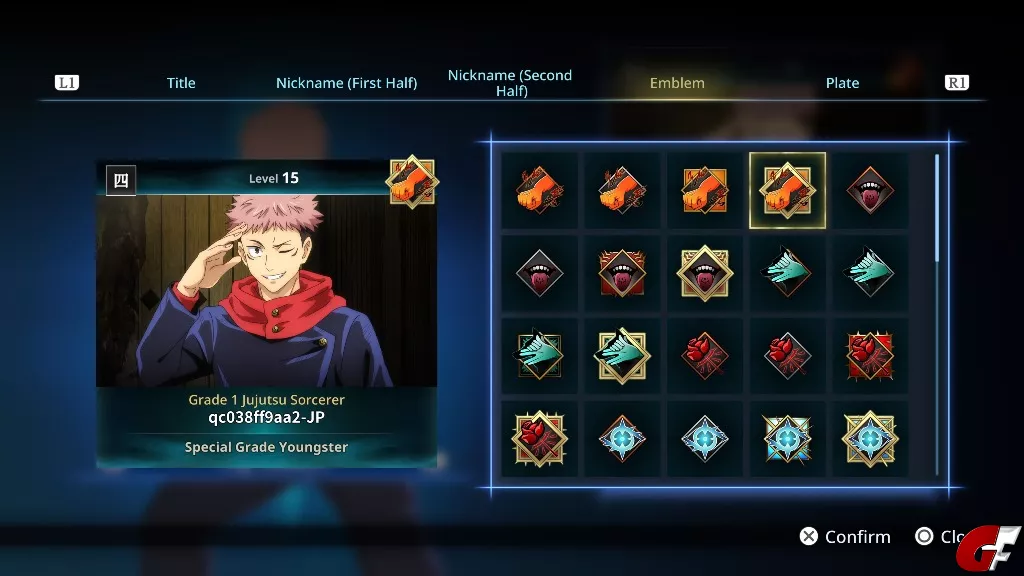Select the orange fist emblem with orange square backing
1024x576 pixels.
coord(704,190)
